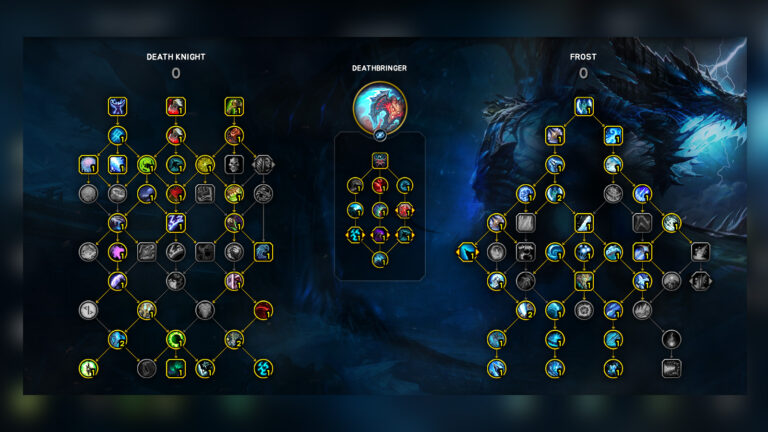The height and width of the screenshot is (432, 768).
Task: Select the square keystone node of the Deathbringer tree
Action: tap(380, 160)
